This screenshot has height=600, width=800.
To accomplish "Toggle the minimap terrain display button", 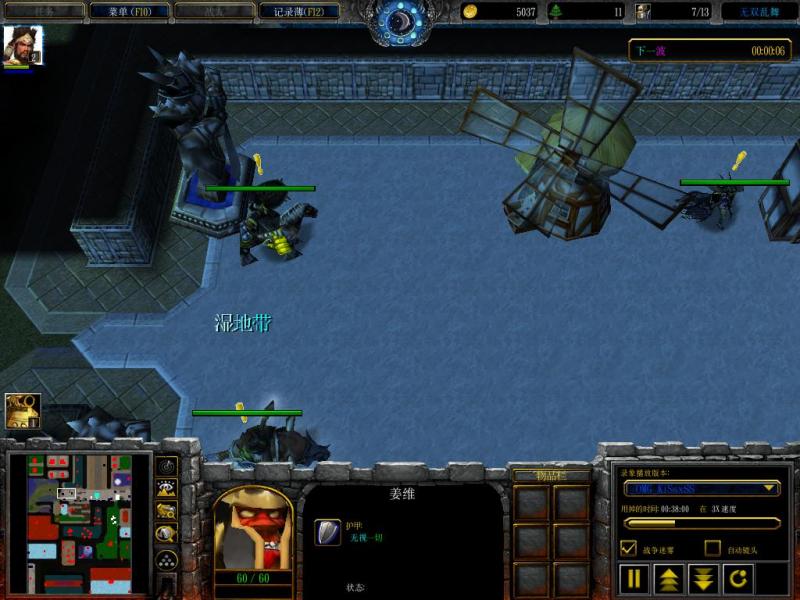I will [167, 488].
